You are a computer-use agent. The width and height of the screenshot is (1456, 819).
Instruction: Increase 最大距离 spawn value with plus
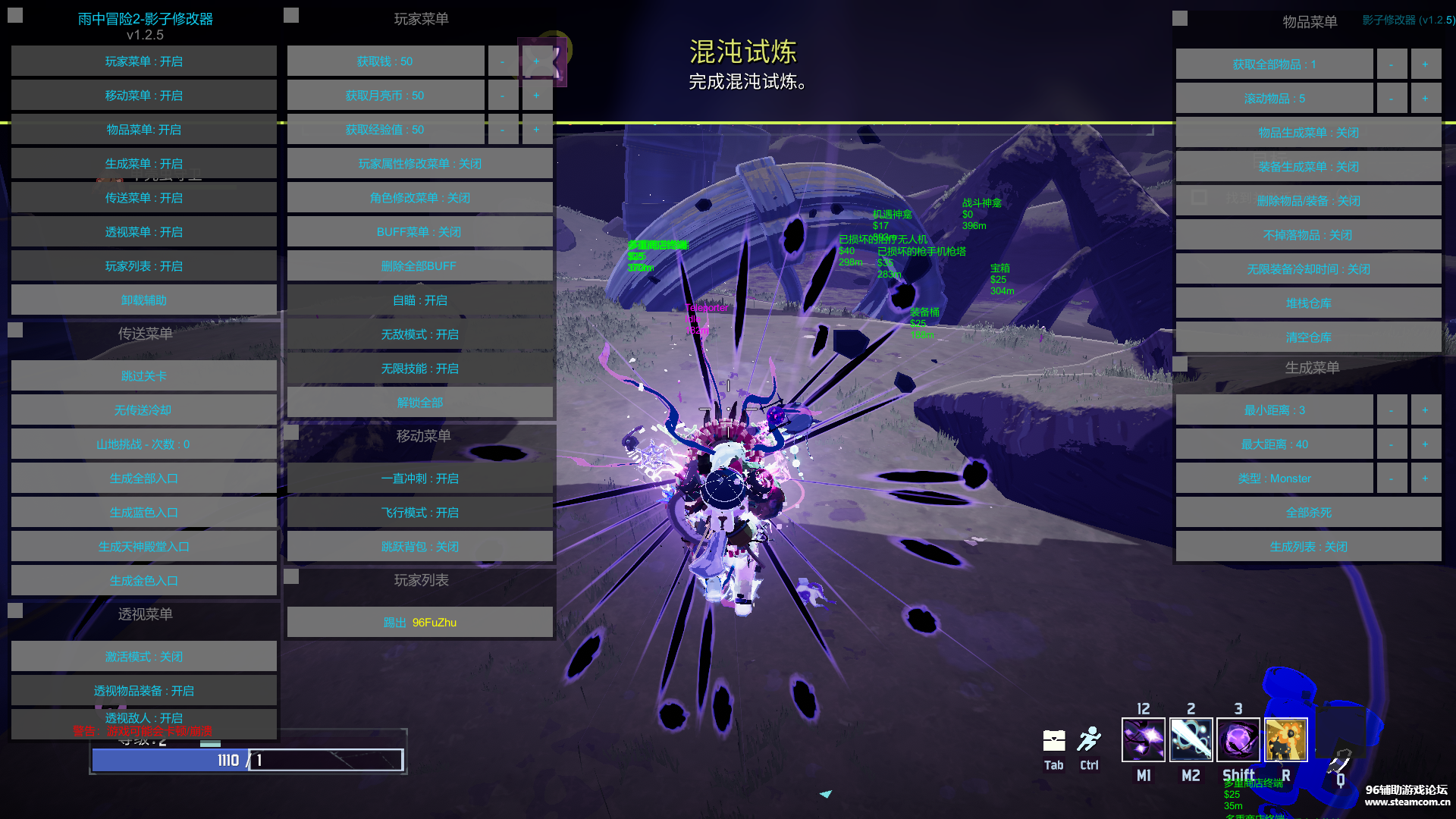(1425, 444)
